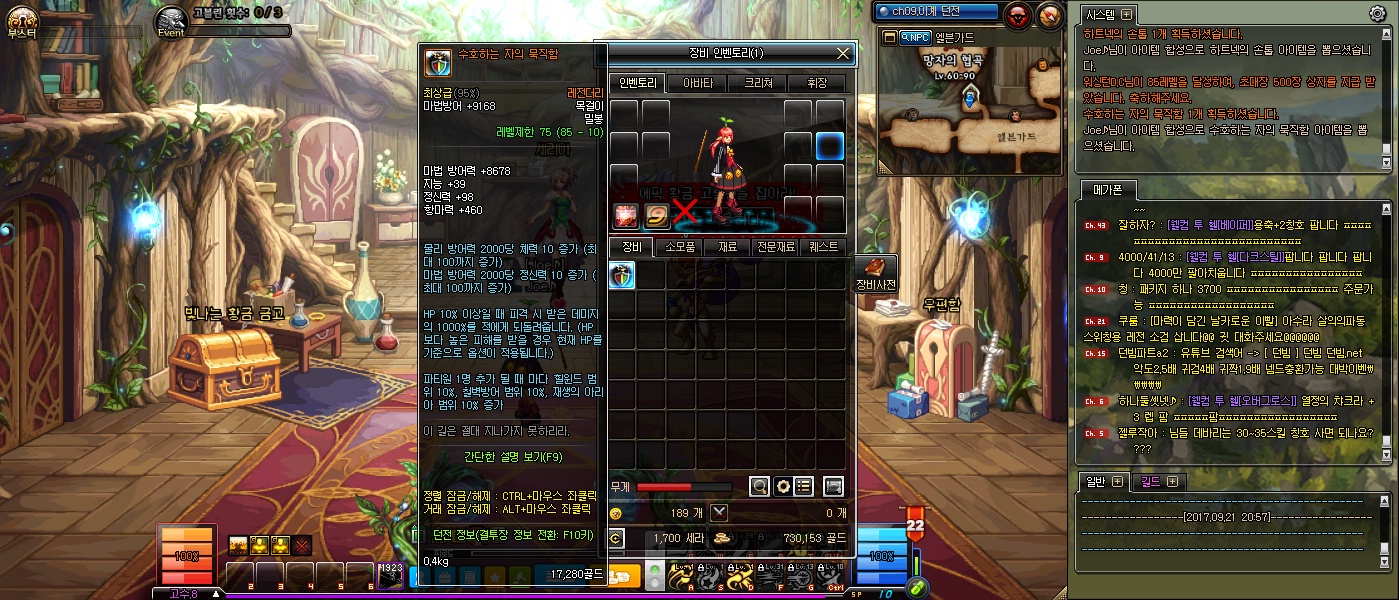Open the 부스터 menu icon
Screen dimensions: 1399x600
pyautogui.click(x=22, y=20)
